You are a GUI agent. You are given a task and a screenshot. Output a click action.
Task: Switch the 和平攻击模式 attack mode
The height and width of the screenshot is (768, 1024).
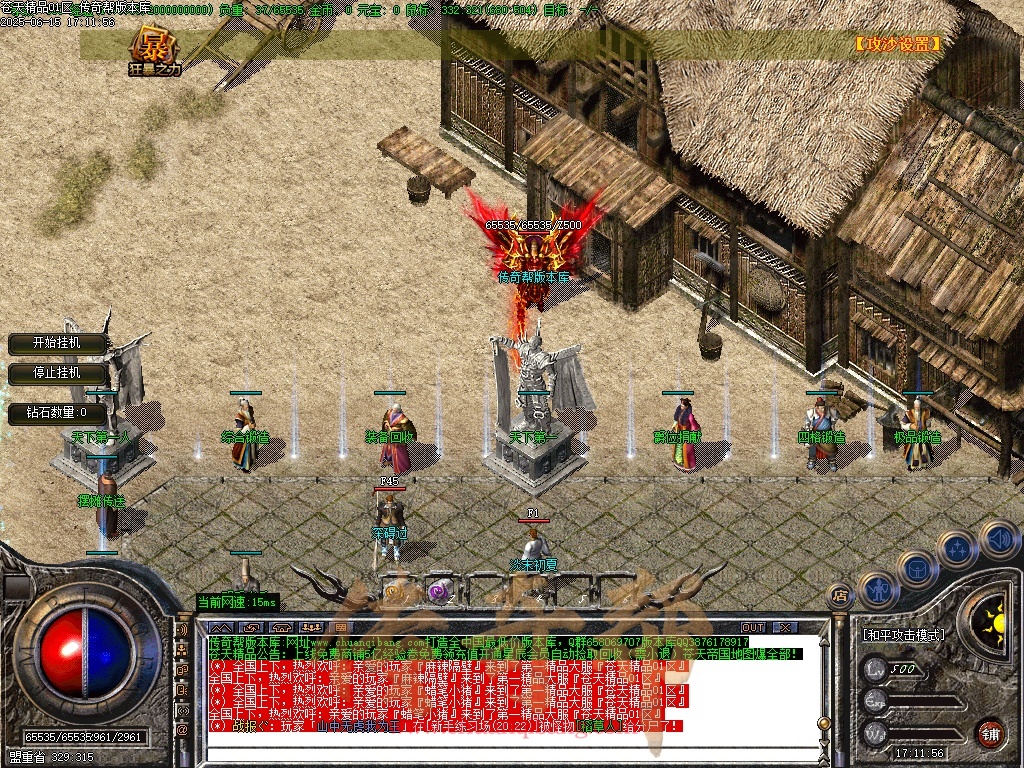click(903, 634)
